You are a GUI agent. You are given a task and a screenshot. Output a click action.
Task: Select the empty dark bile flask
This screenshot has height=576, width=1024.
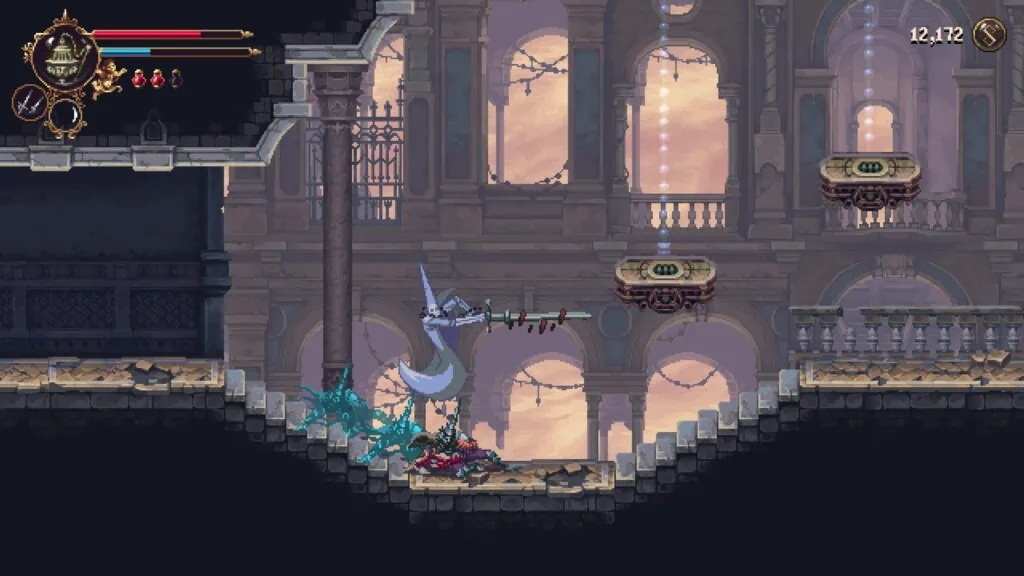tap(176, 78)
